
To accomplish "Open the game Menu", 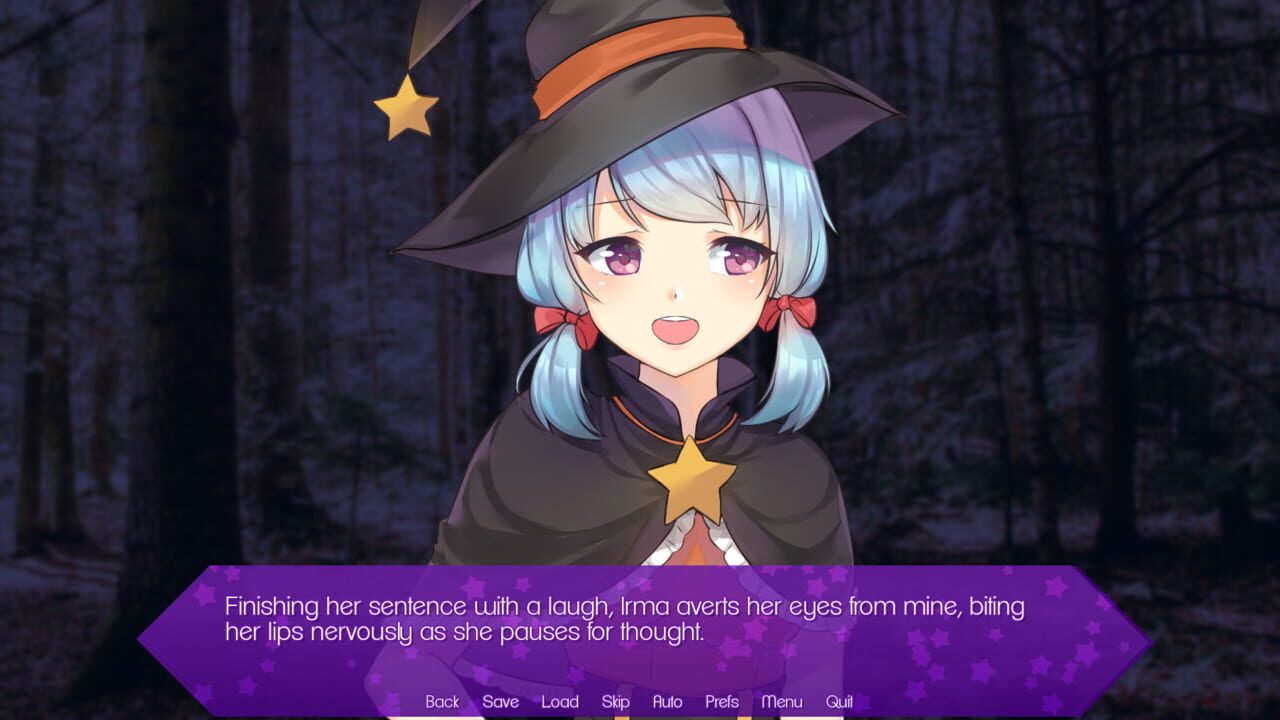I will coord(782,702).
